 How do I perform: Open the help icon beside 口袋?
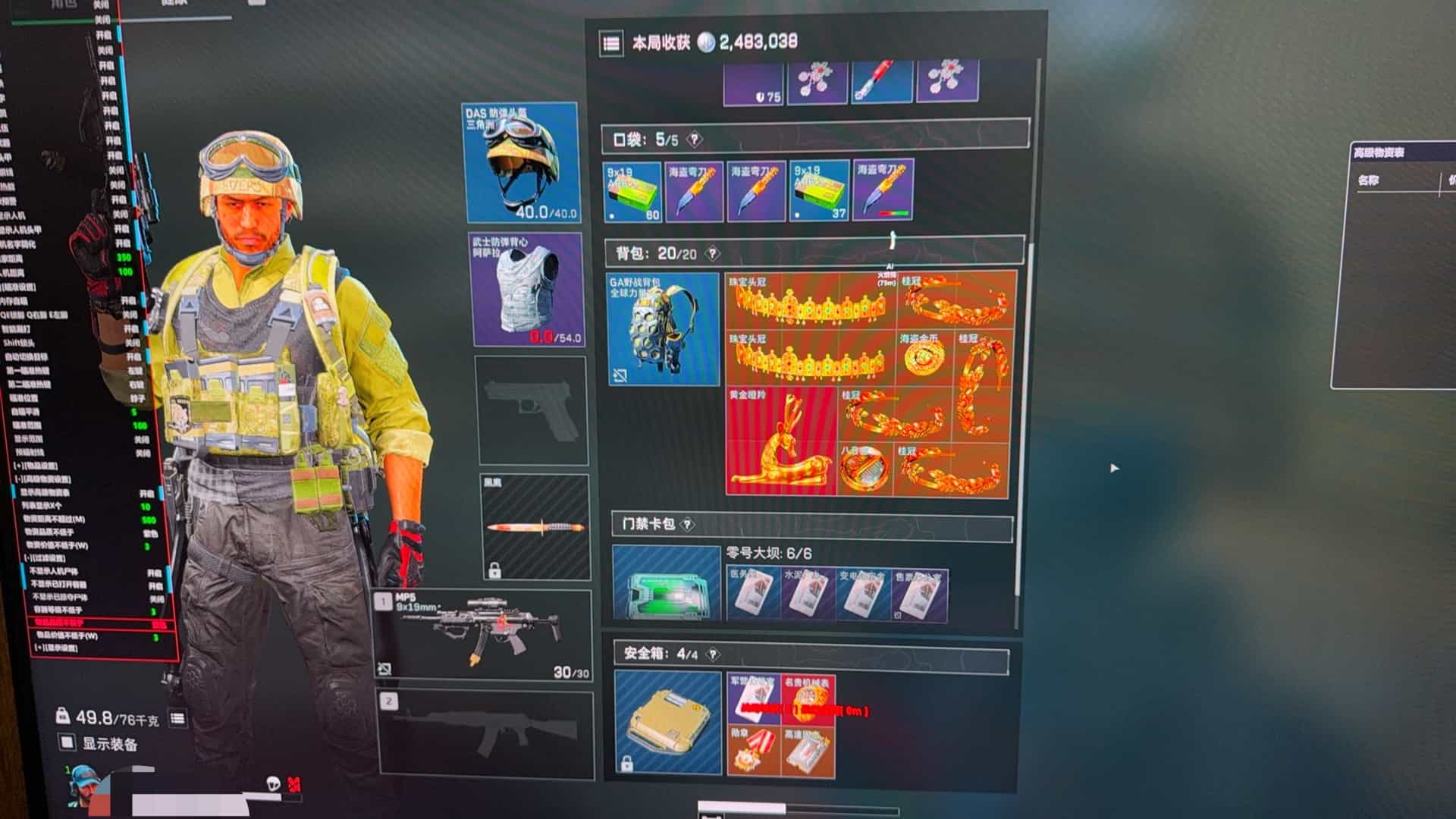coord(694,140)
